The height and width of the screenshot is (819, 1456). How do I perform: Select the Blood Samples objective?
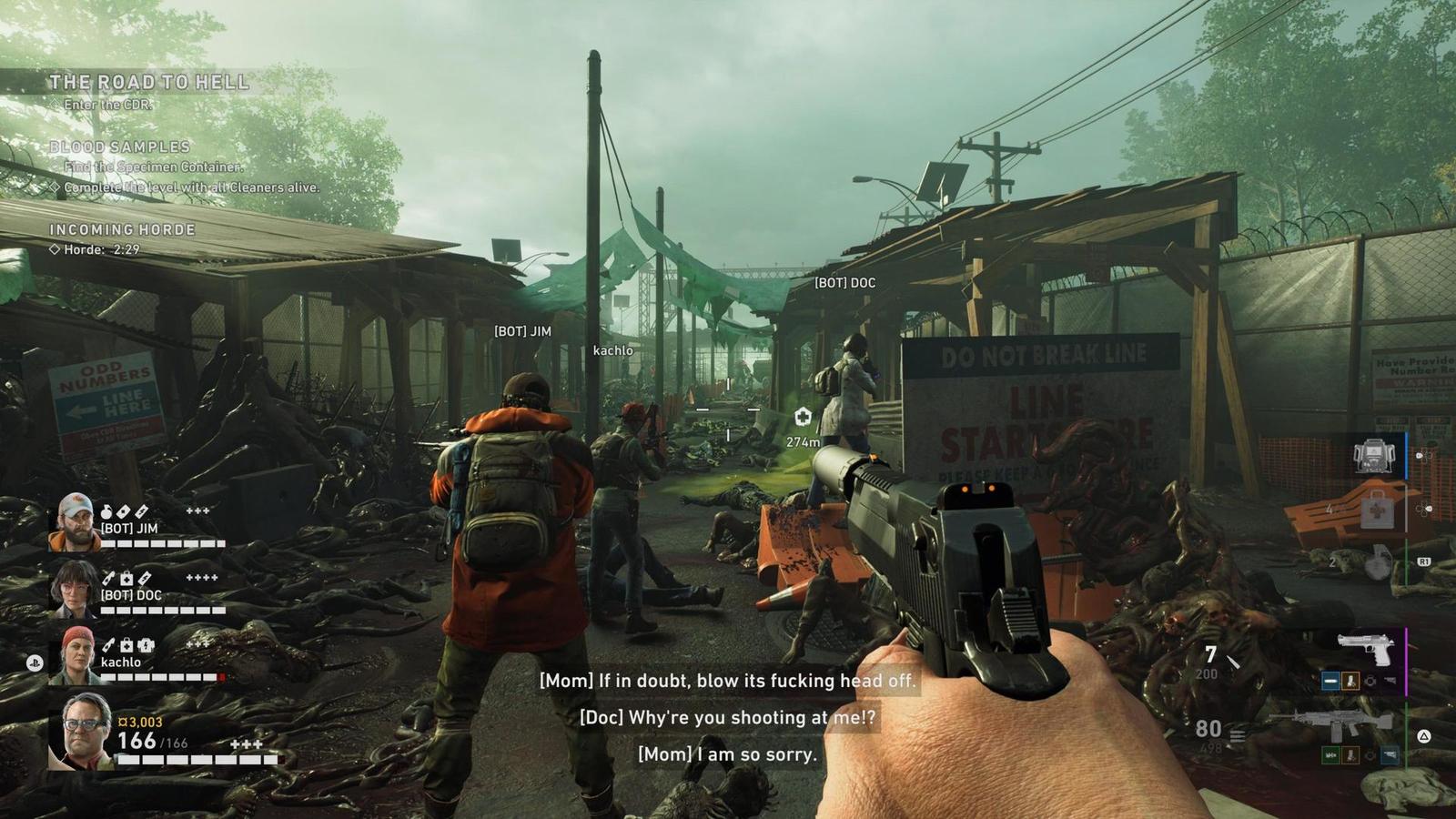(120, 147)
